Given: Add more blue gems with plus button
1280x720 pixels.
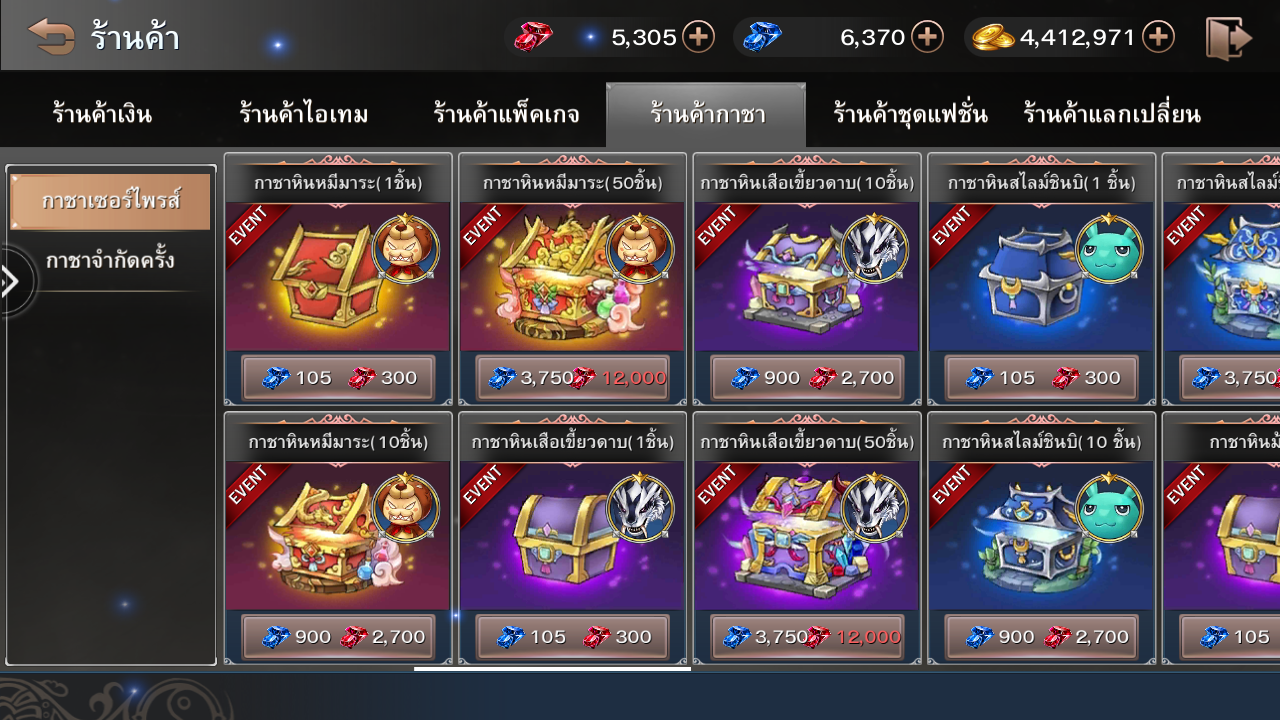Looking at the screenshot, I should [x=927, y=37].
